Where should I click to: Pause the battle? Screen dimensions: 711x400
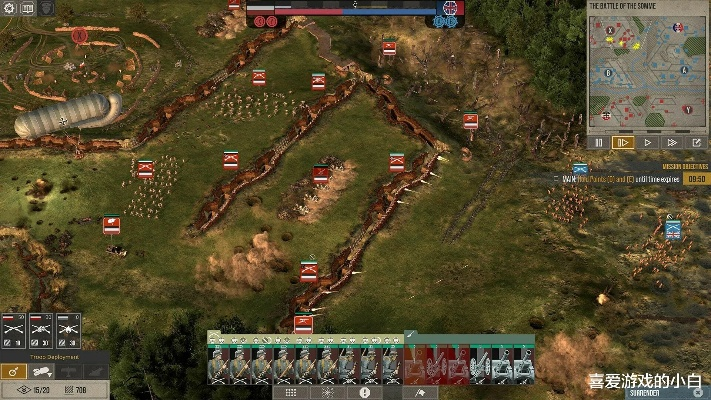[x=599, y=143]
